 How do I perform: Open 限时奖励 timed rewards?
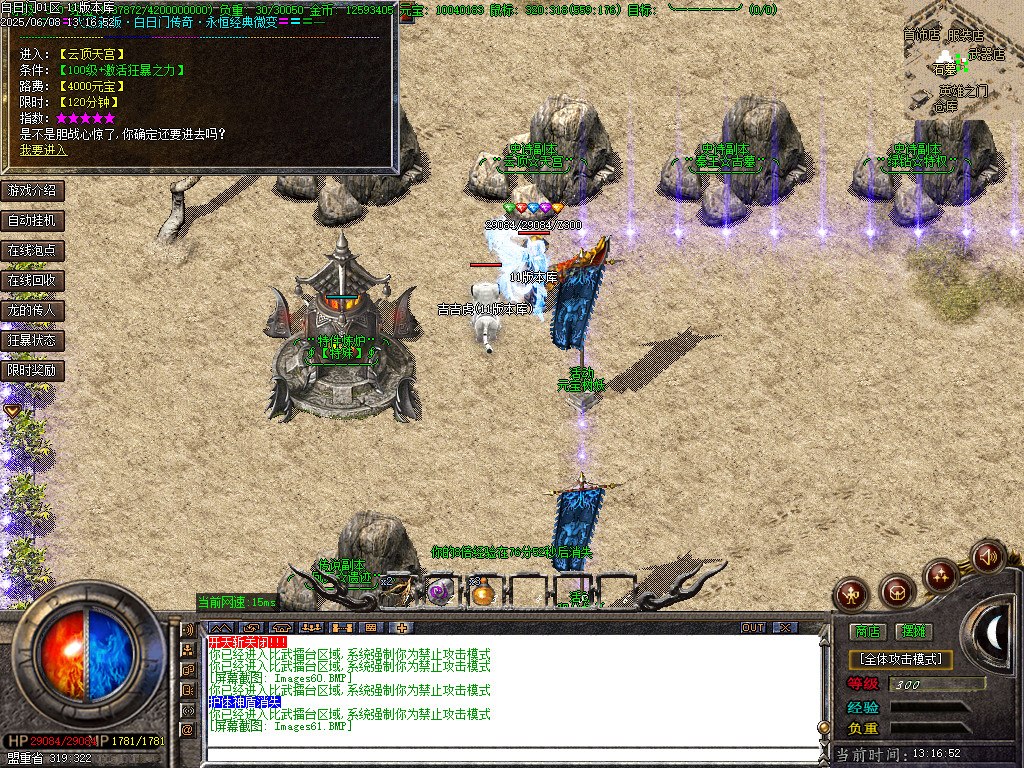(x=32, y=370)
